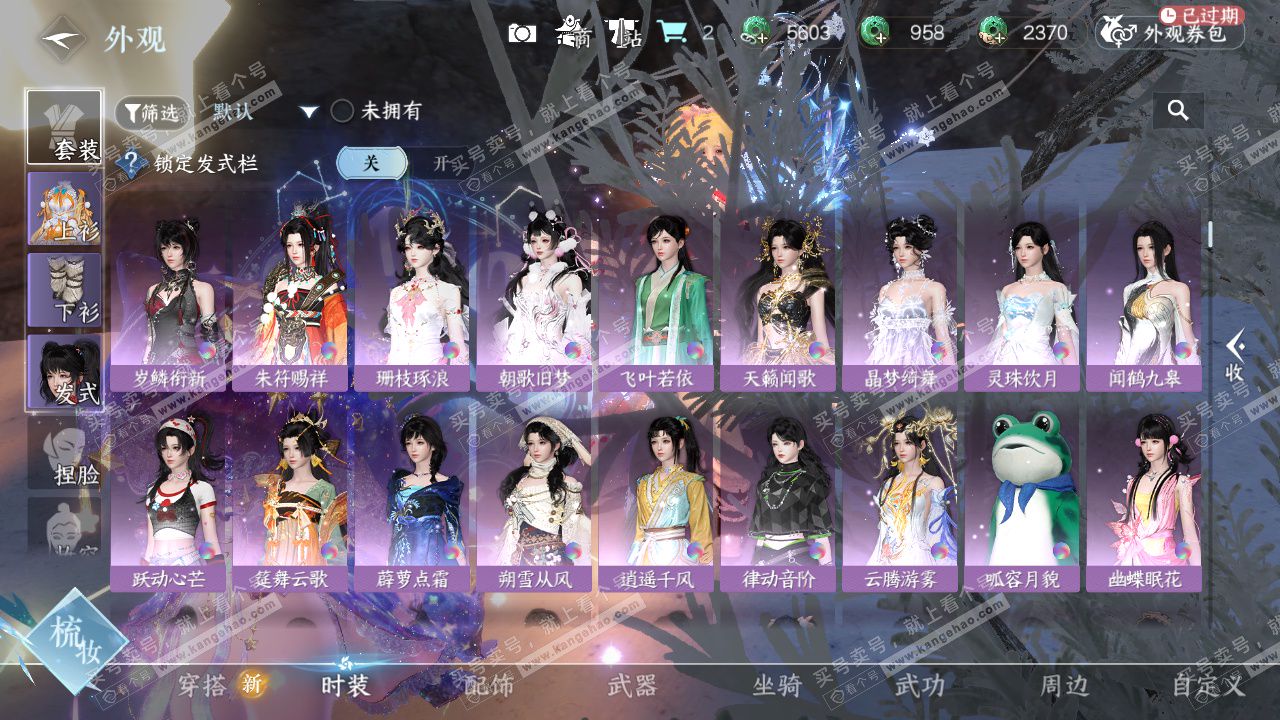Toggle the 未拥有 checkbox
The width and height of the screenshot is (1280, 720).
point(342,111)
